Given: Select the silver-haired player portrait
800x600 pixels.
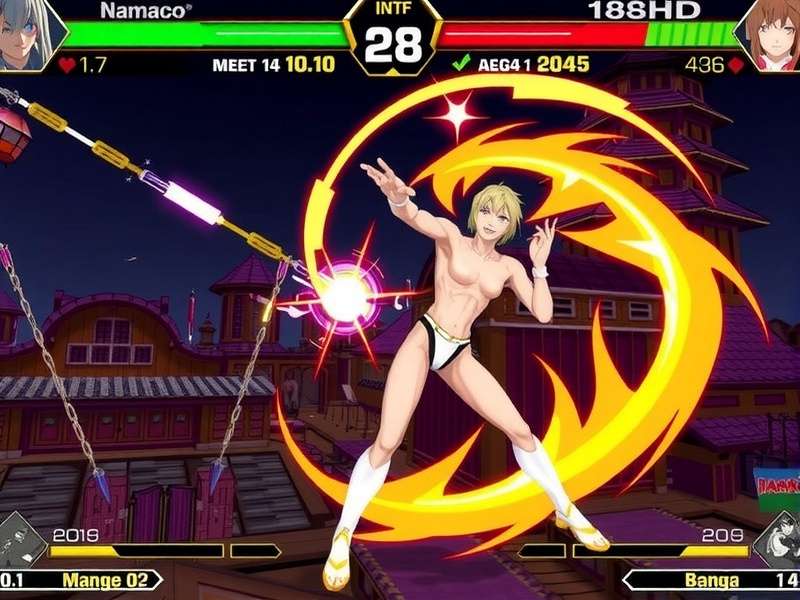Looking at the screenshot, I should click(x=28, y=34).
